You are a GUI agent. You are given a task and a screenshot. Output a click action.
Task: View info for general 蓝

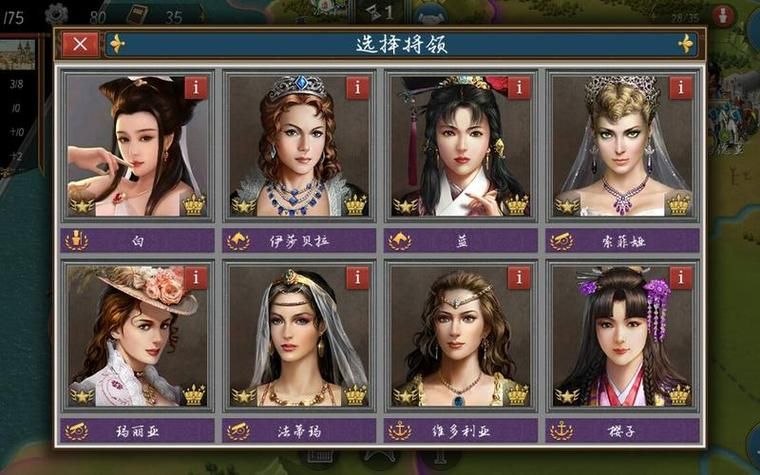519,87
